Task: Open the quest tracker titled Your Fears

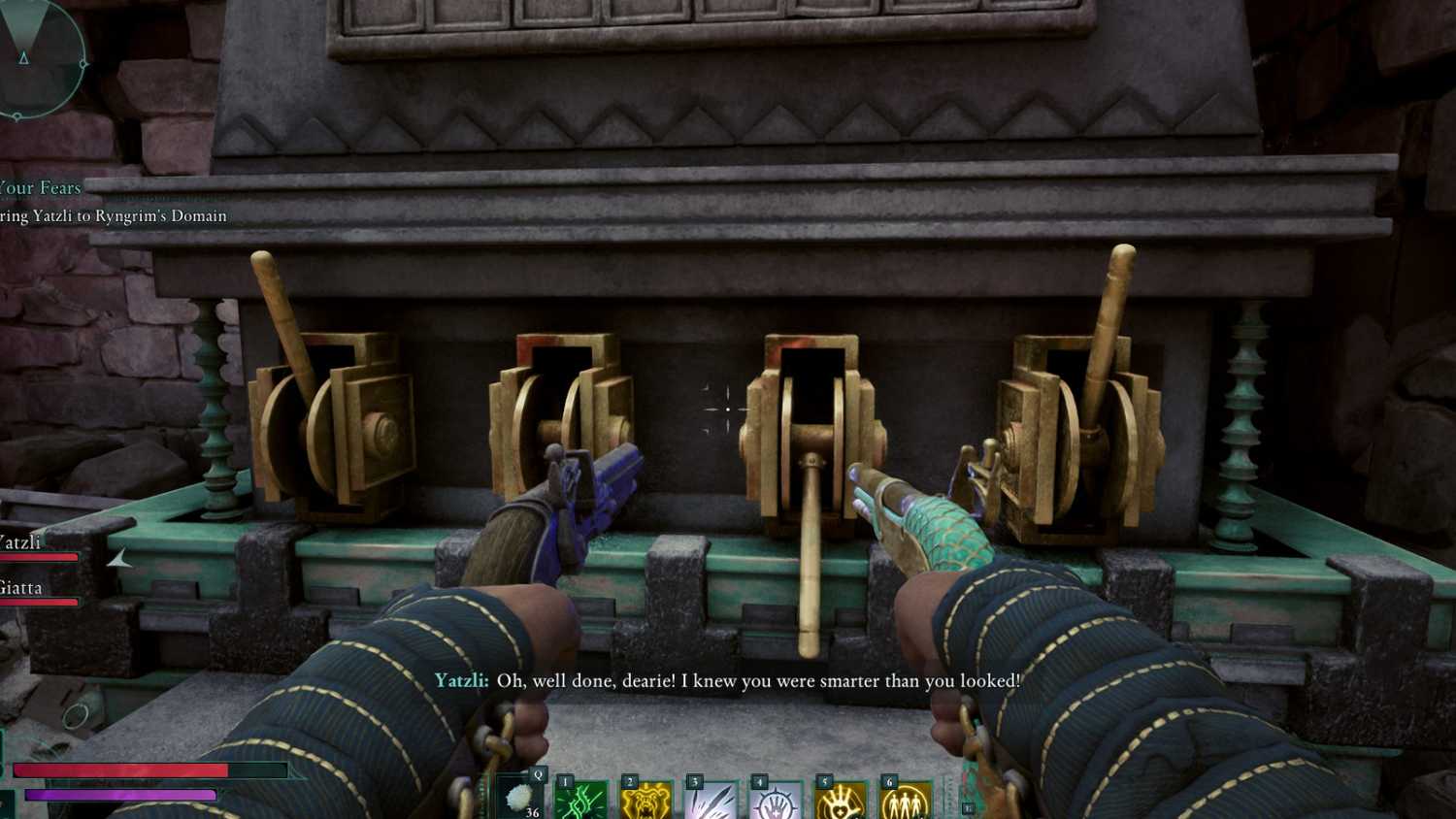Action: pos(41,187)
